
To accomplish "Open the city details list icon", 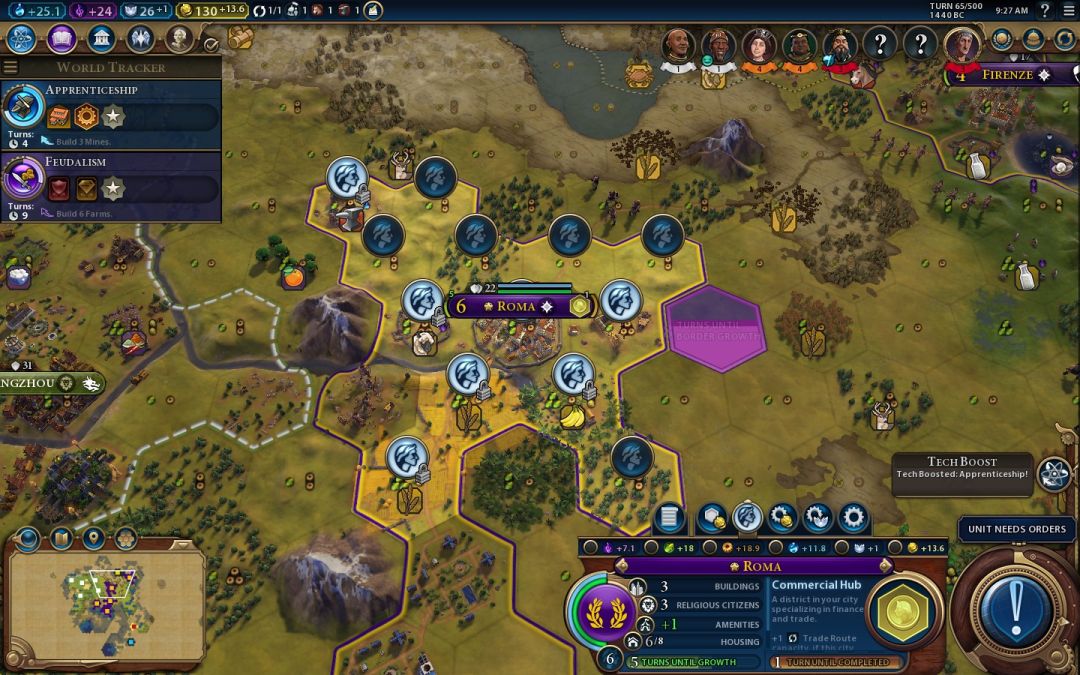I will (x=669, y=517).
